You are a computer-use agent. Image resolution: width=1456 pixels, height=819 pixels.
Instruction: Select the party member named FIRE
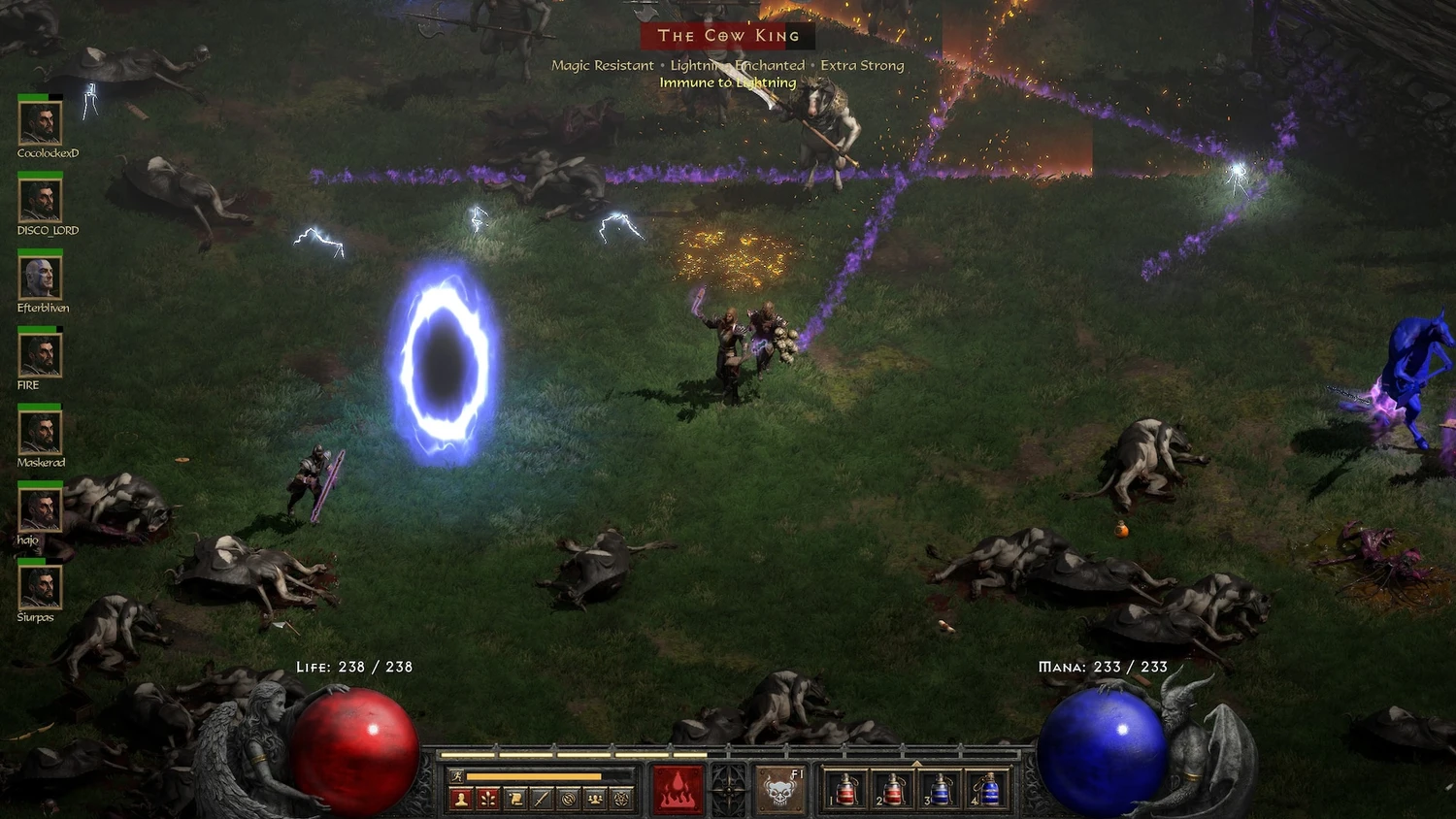tap(40, 355)
